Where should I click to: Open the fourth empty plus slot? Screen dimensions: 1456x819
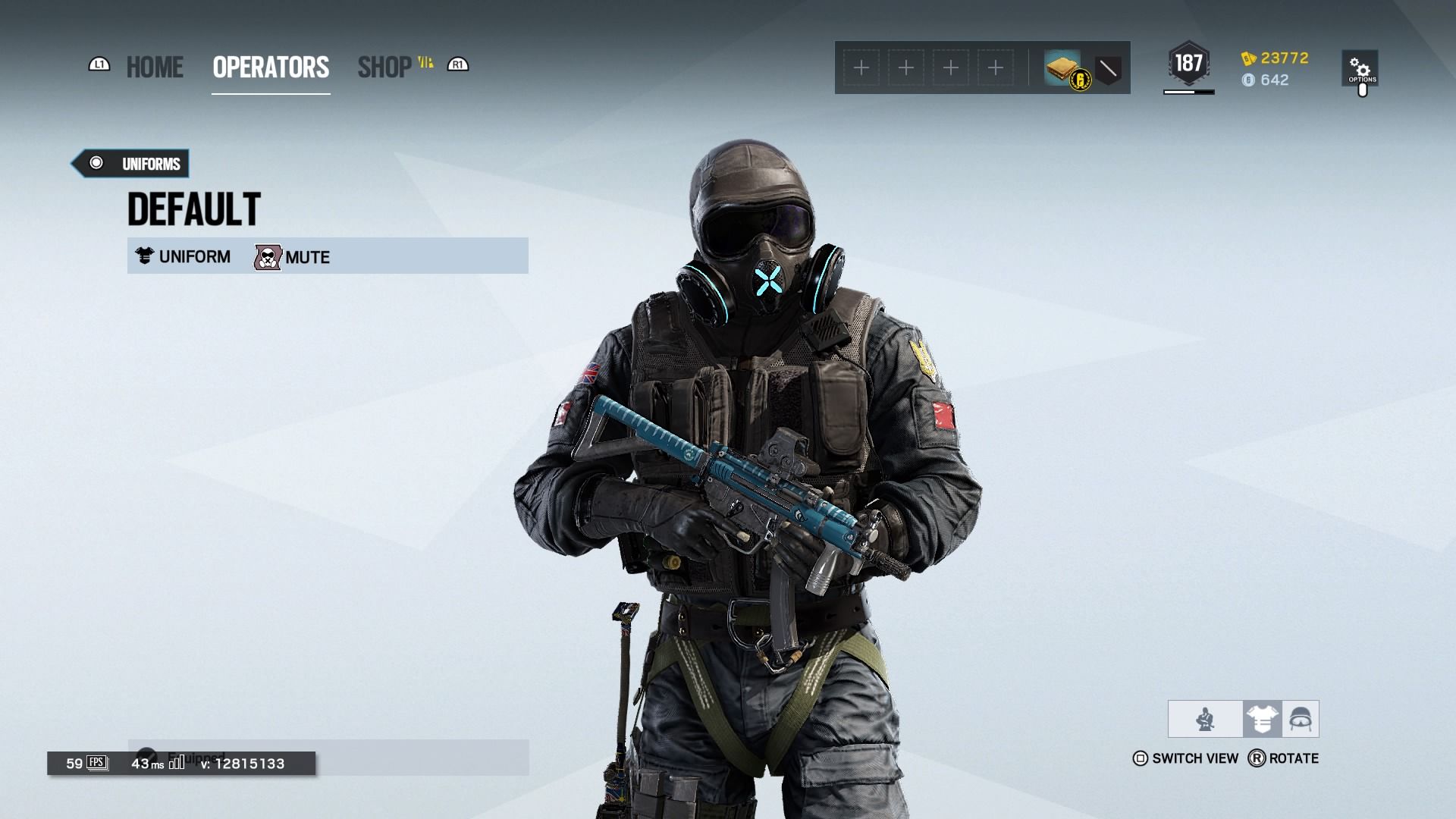click(x=995, y=67)
